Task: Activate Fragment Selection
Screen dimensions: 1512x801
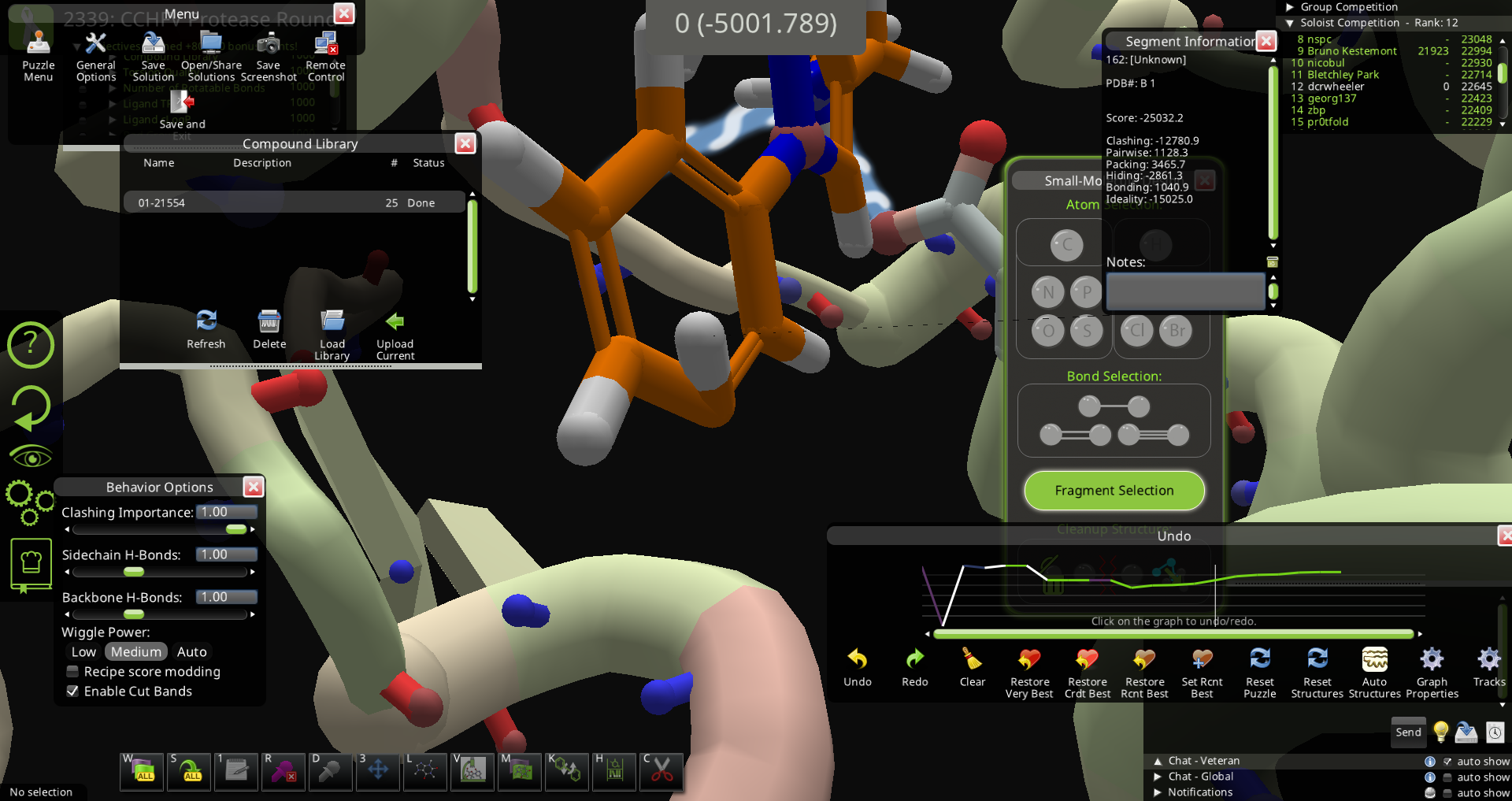Action: [x=1114, y=491]
